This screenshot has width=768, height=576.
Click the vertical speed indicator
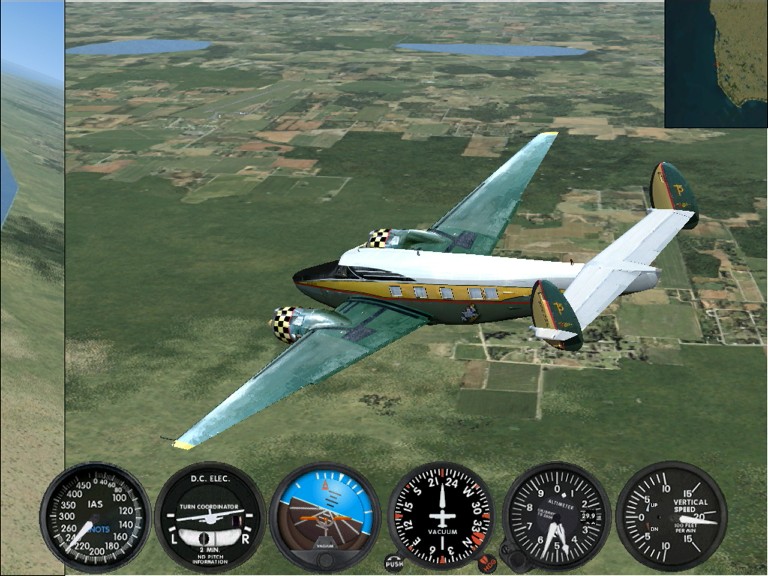(671, 516)
